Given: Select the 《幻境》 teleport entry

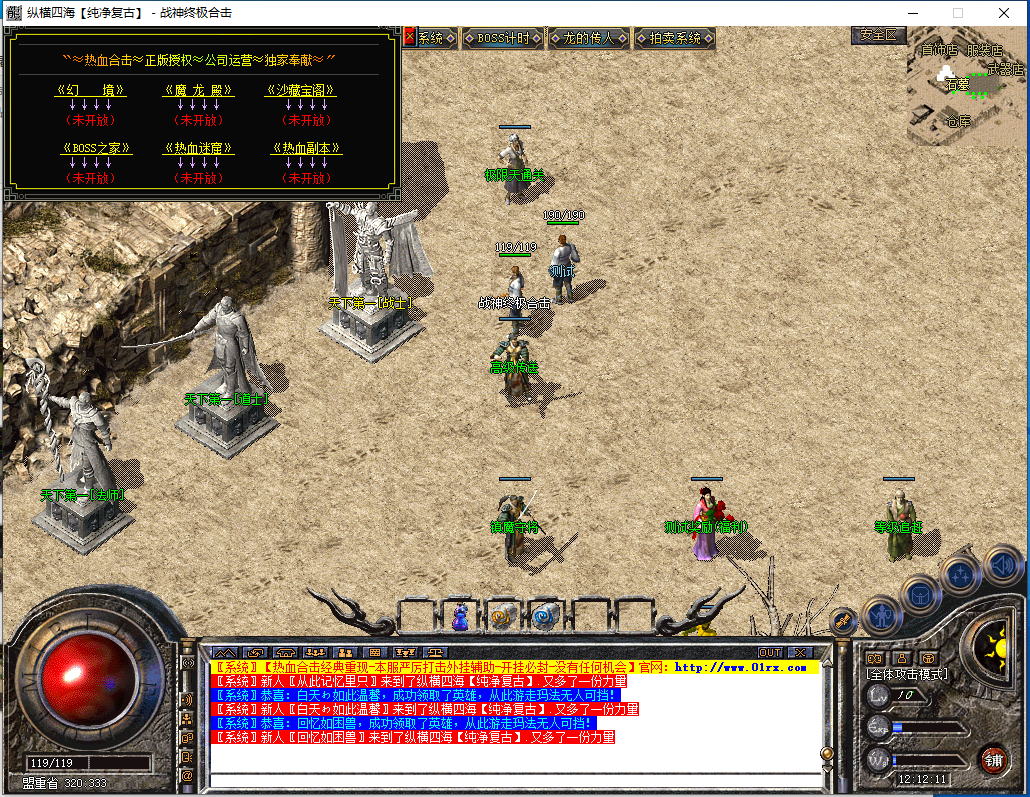Looking at the screenshot, I should click(x=91, y=90).
